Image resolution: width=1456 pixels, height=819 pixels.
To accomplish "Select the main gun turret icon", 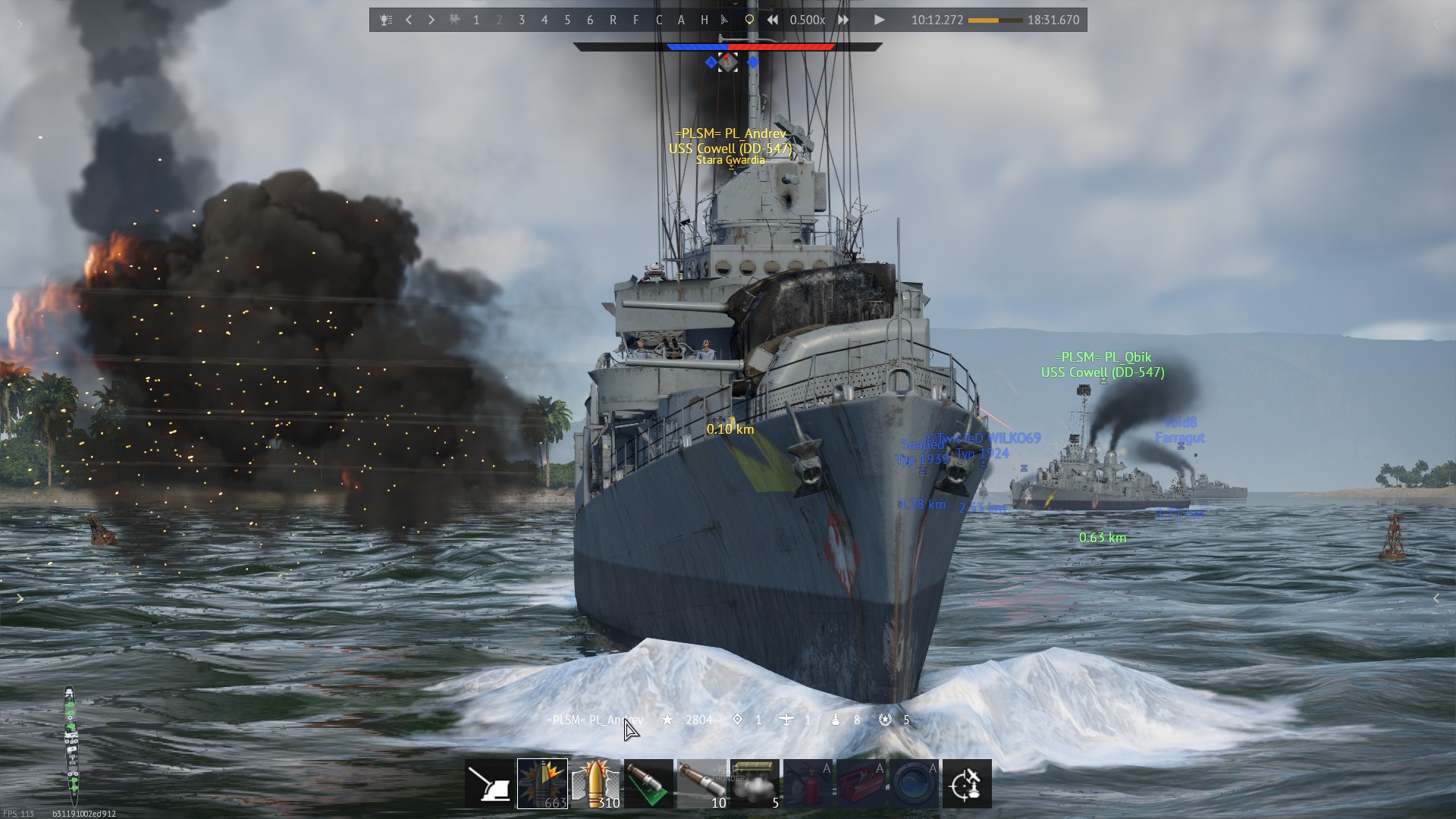I will (x=489, y=784).
